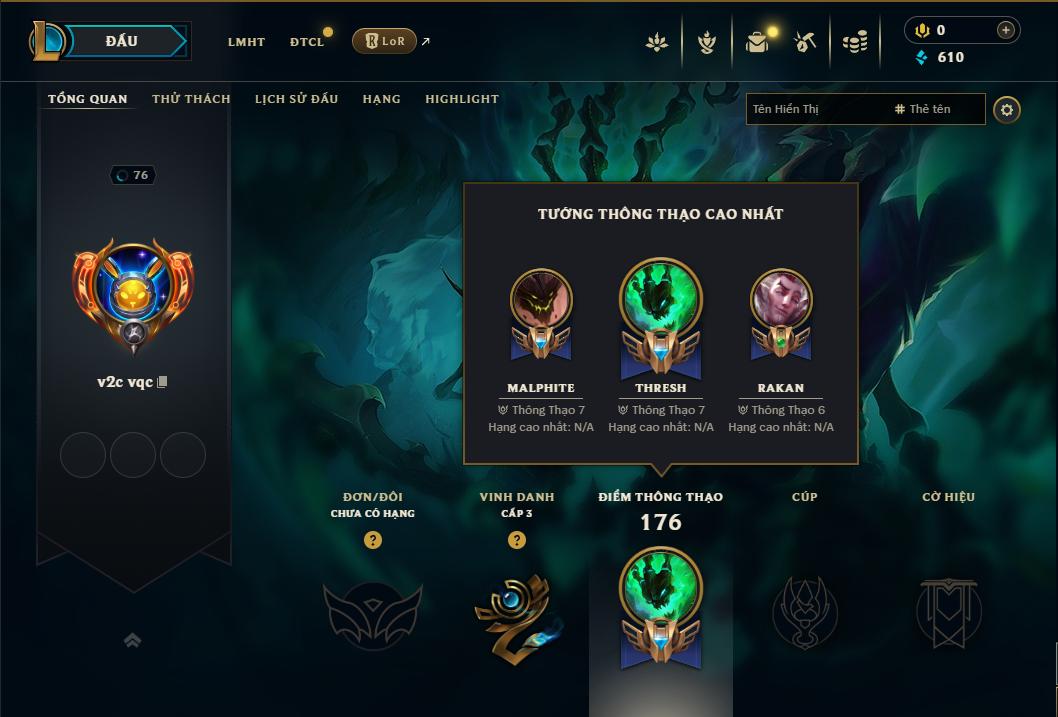Expand the banner's double-arrow chevron
This screenshot has width=1058, height=717.
[132, 641]
